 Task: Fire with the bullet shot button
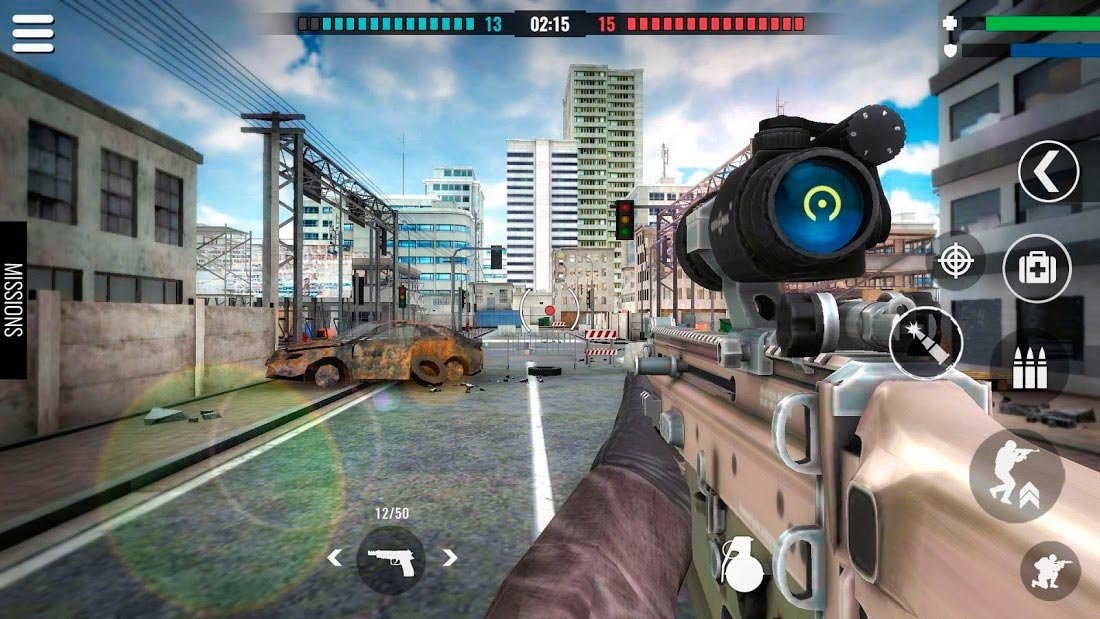(x=926, y=342)
